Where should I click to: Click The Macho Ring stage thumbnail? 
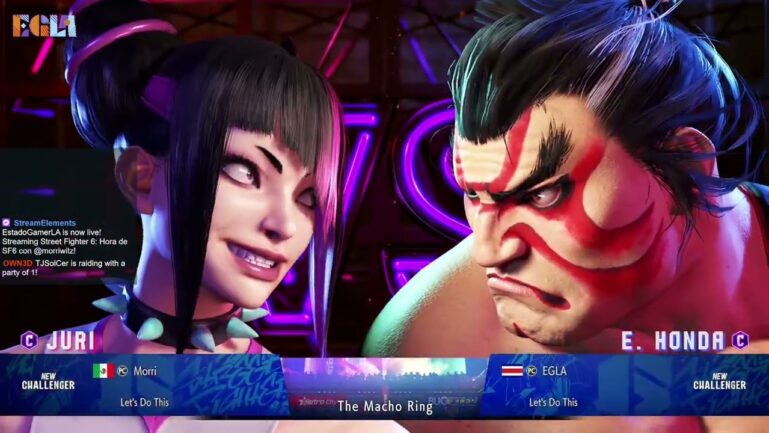[384, 385]
